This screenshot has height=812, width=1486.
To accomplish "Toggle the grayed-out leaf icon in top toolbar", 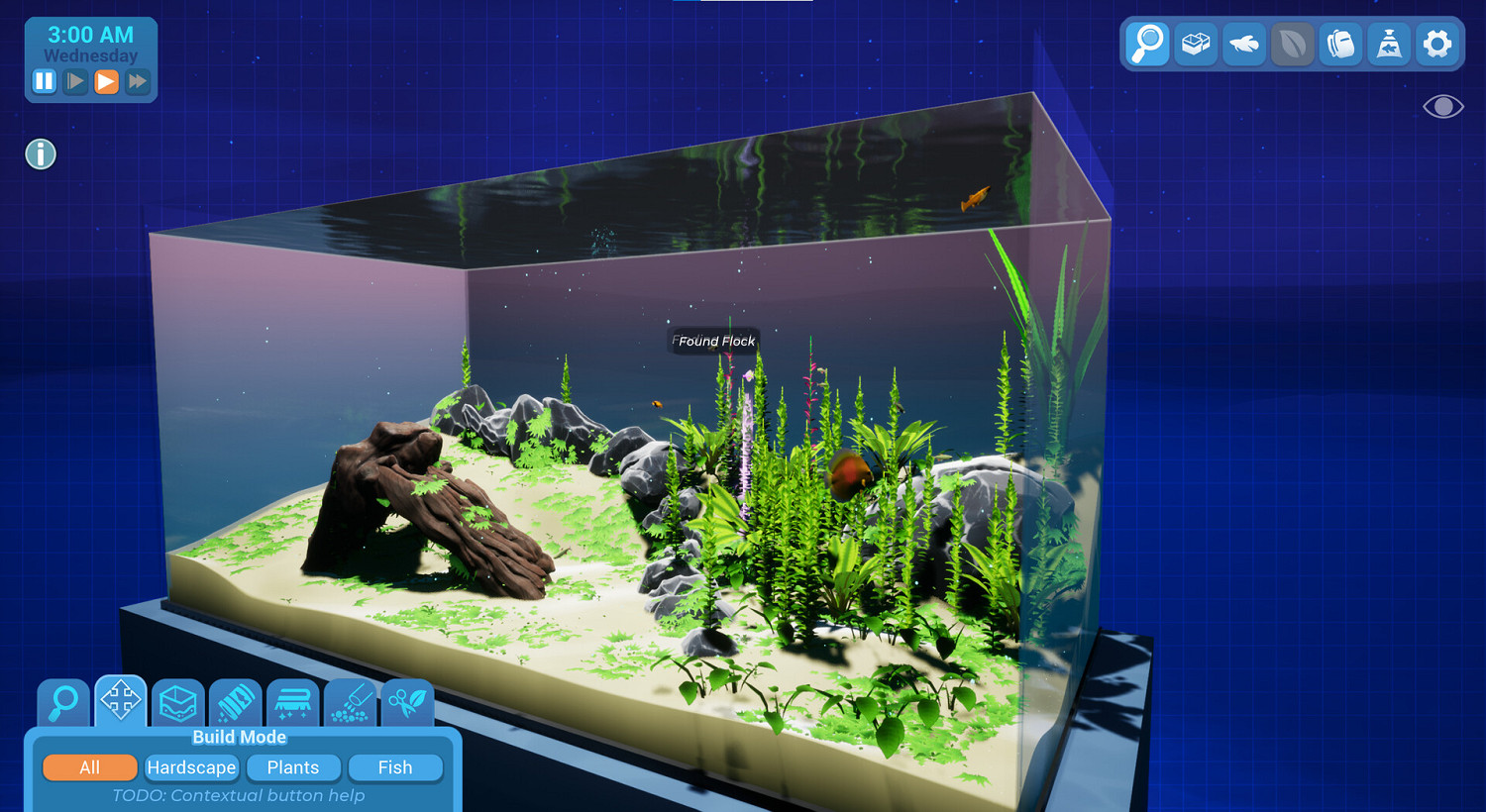I will click(x=1292, y=45).
